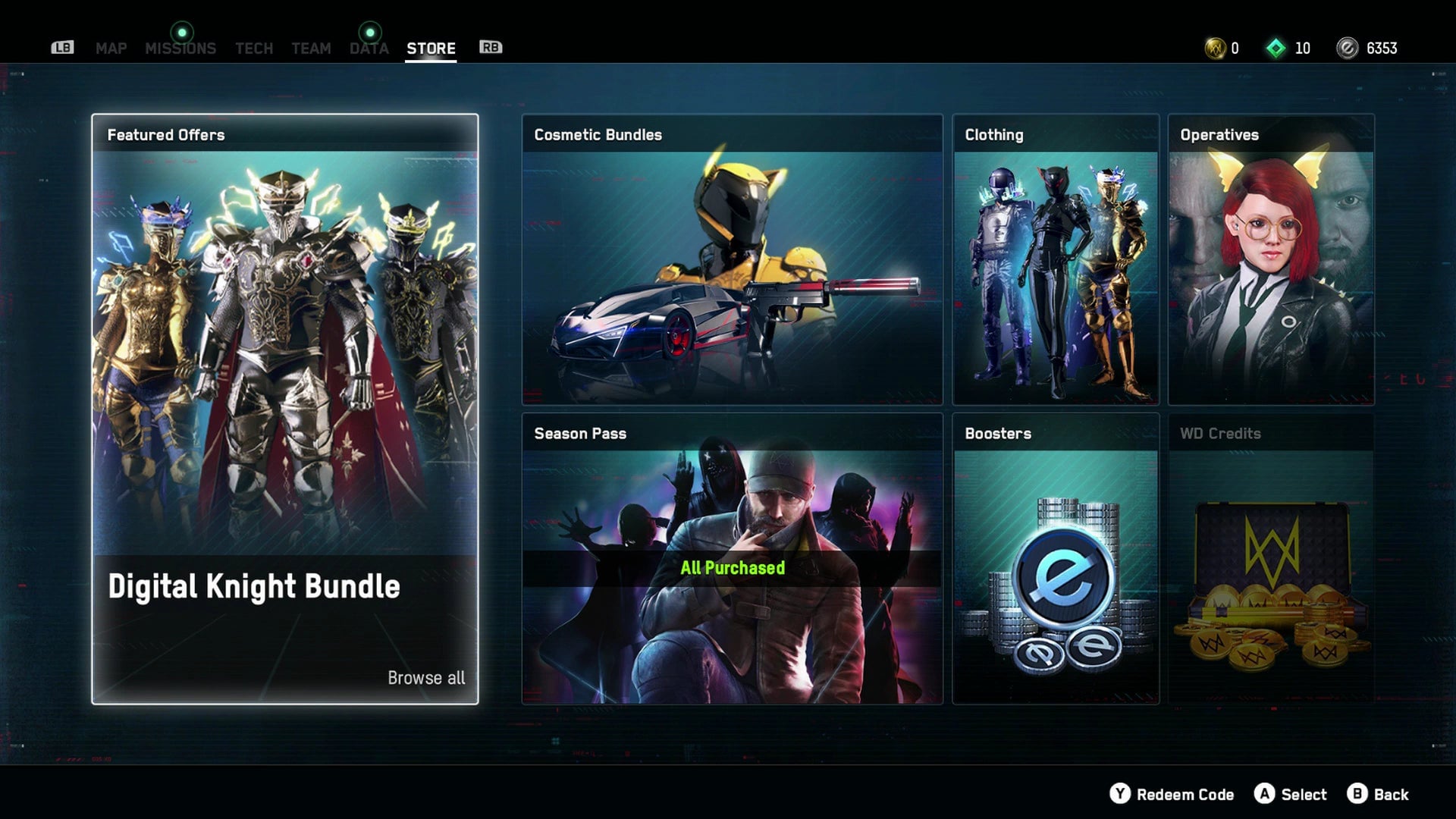Click the gold WD coin currency icon
The height and width of the screenshot is (819, 1456).
pos(1216,48)
